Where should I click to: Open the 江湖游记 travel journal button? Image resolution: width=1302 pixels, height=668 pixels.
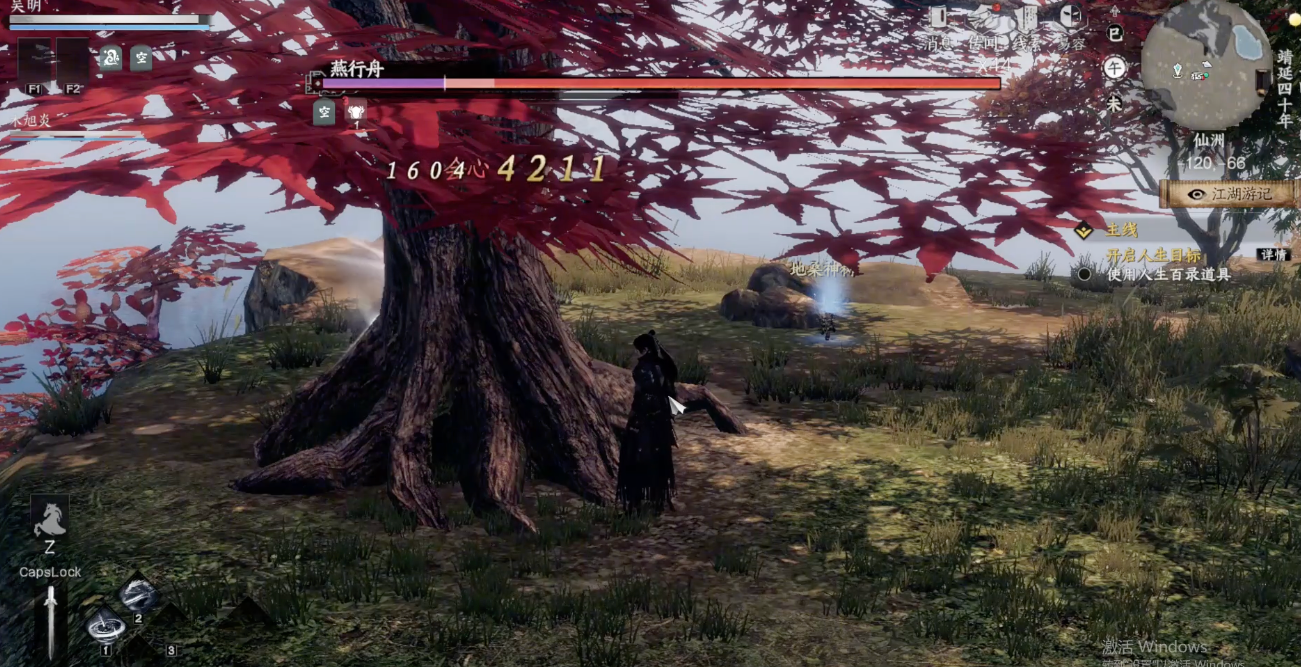[1230, 194]
